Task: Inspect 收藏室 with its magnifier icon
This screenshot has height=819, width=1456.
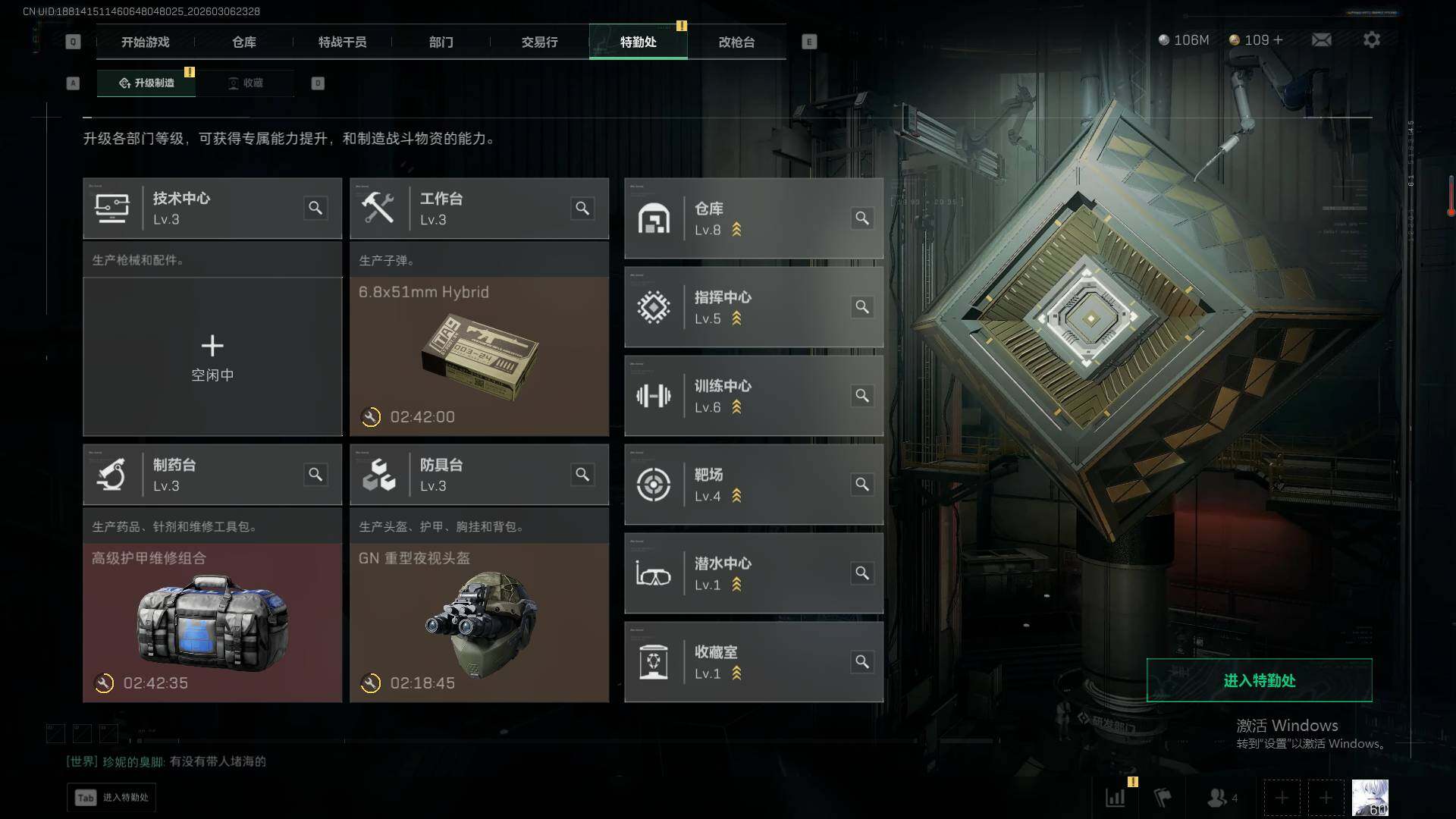Action: point(862,662)
